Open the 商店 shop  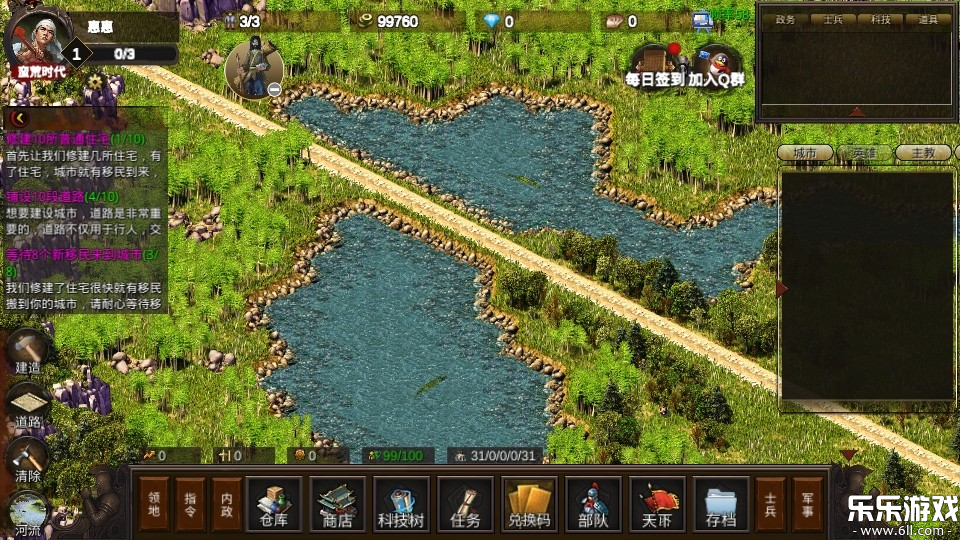point(337,504)
